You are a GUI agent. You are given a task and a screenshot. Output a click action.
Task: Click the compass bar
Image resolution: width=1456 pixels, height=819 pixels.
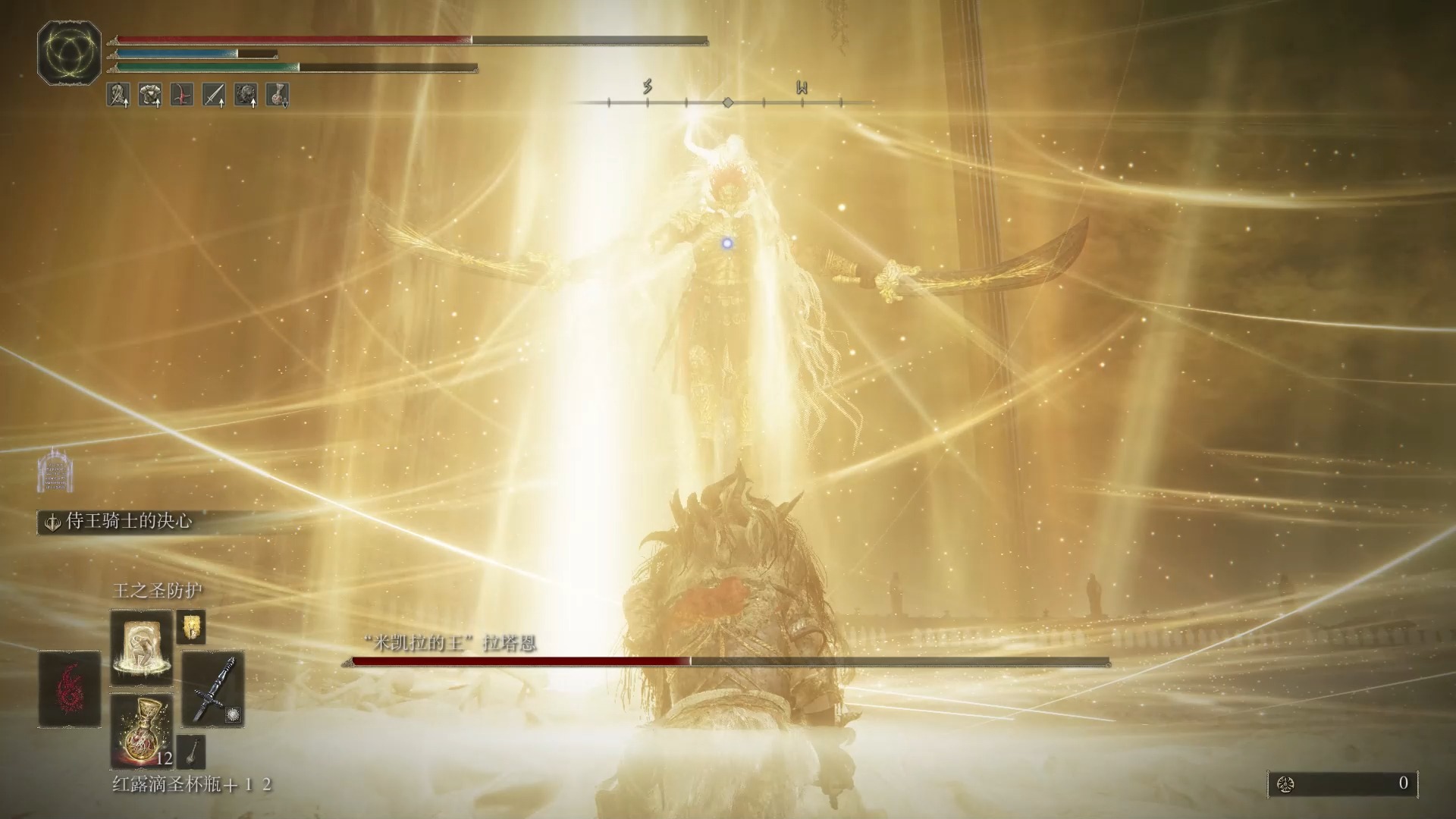[x=726, y=102]
